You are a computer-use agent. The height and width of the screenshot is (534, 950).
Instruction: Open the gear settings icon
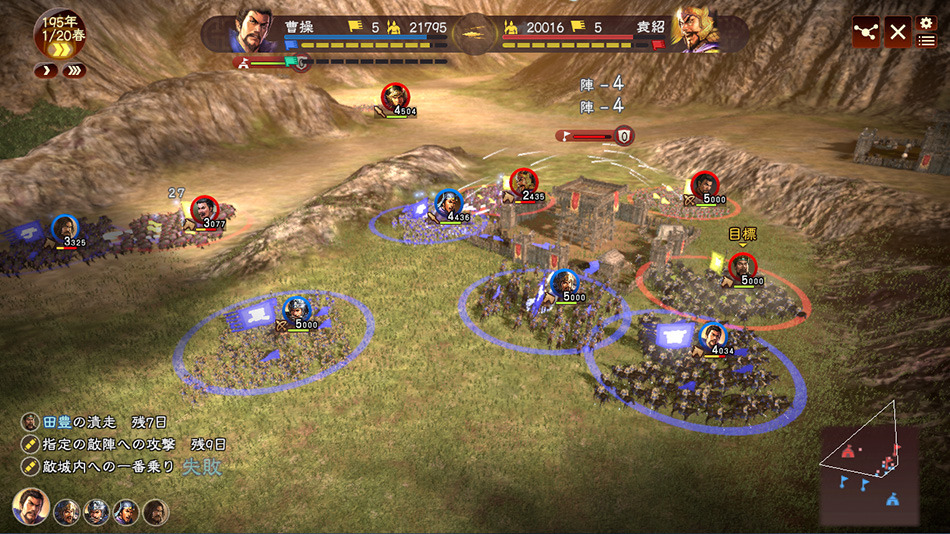926,22
